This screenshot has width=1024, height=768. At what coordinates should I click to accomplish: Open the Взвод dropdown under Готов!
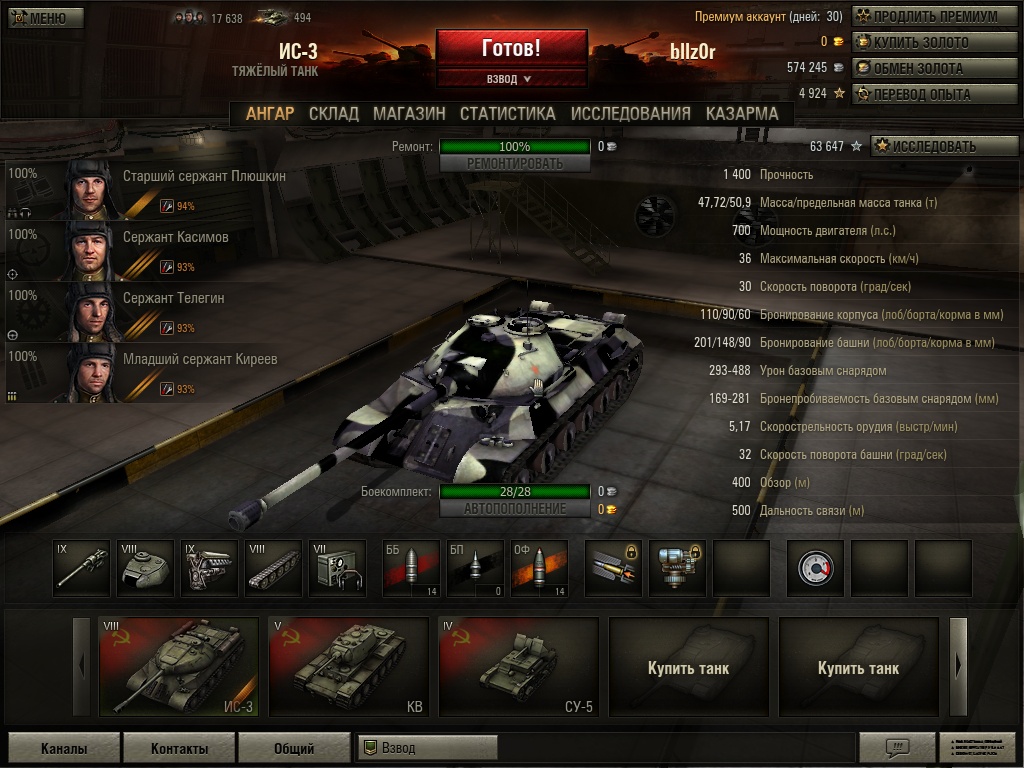point(511,78)
